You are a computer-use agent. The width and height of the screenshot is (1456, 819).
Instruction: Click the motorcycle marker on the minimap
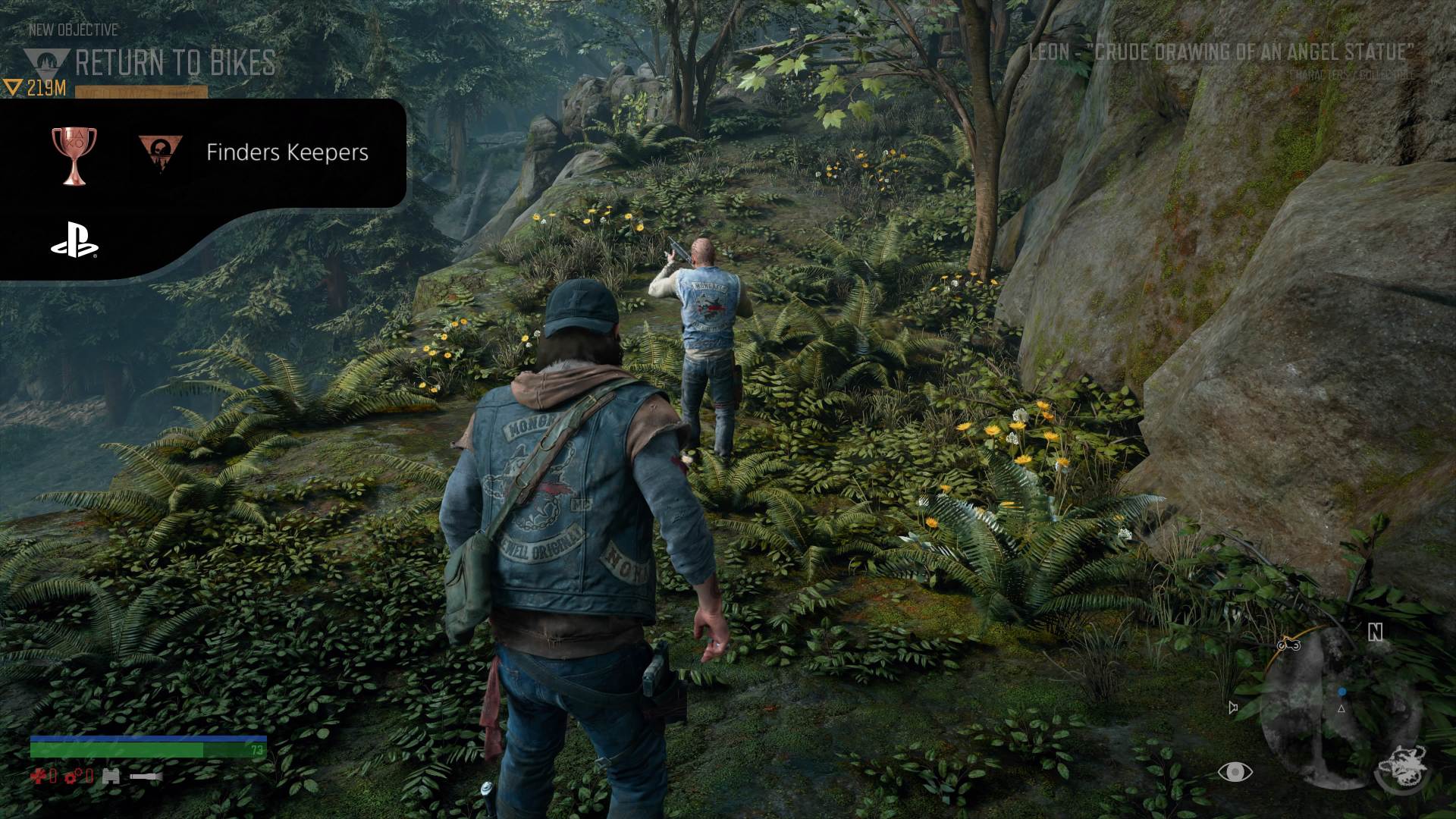point(1288,645)
